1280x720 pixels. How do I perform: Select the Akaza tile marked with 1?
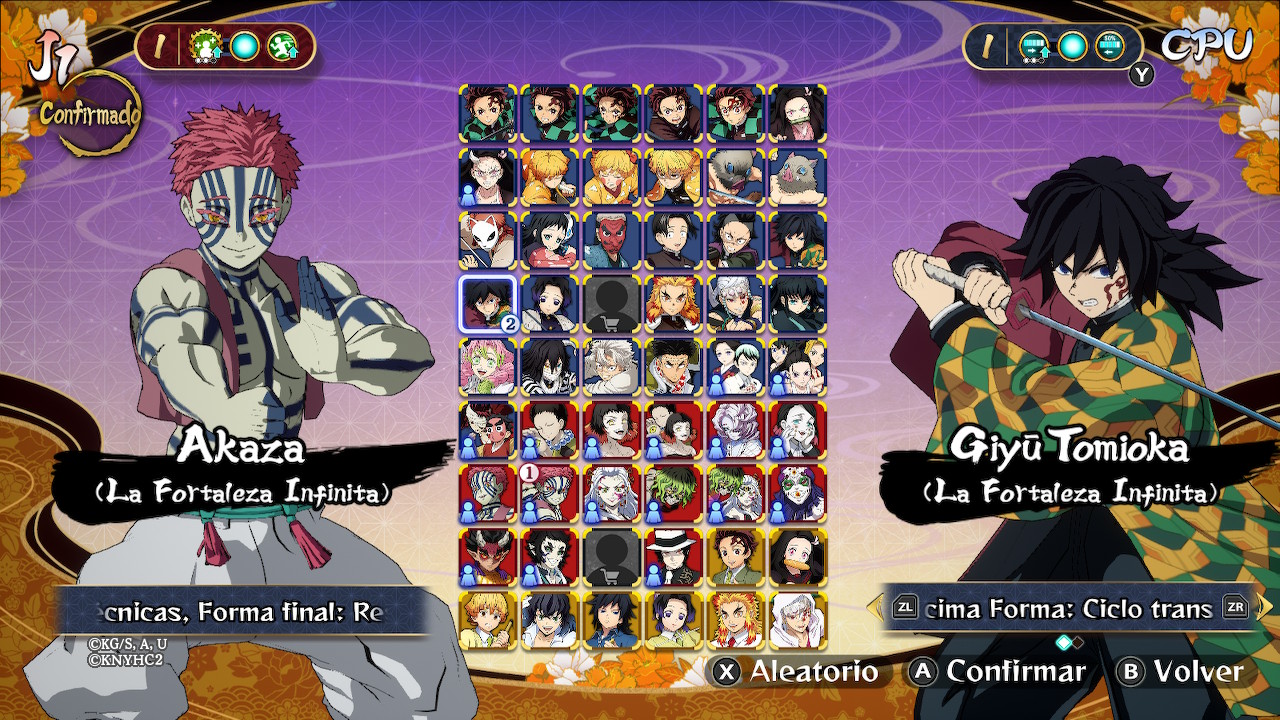click(550, 494)
